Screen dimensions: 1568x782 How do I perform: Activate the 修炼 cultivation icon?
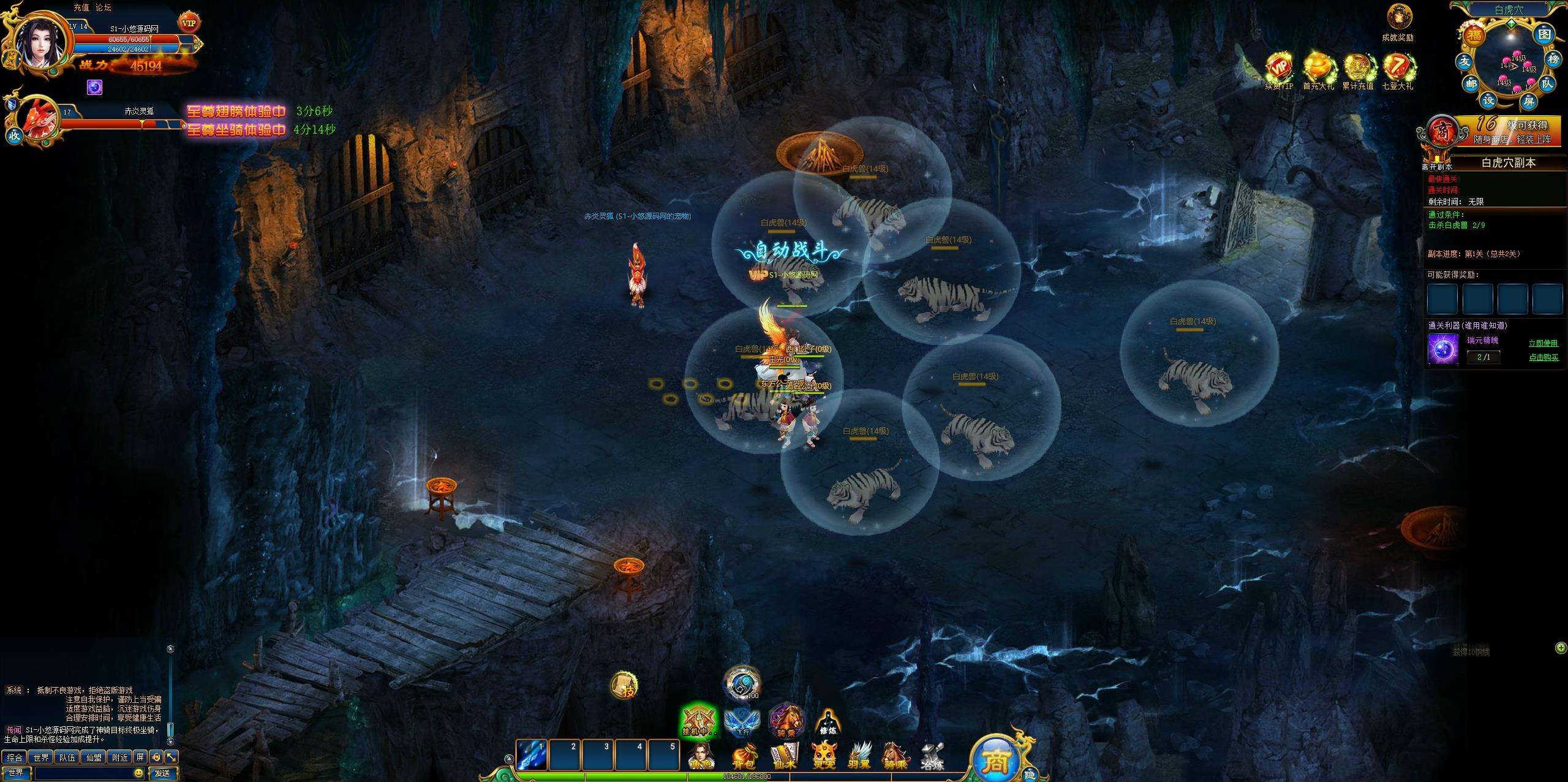827,722
